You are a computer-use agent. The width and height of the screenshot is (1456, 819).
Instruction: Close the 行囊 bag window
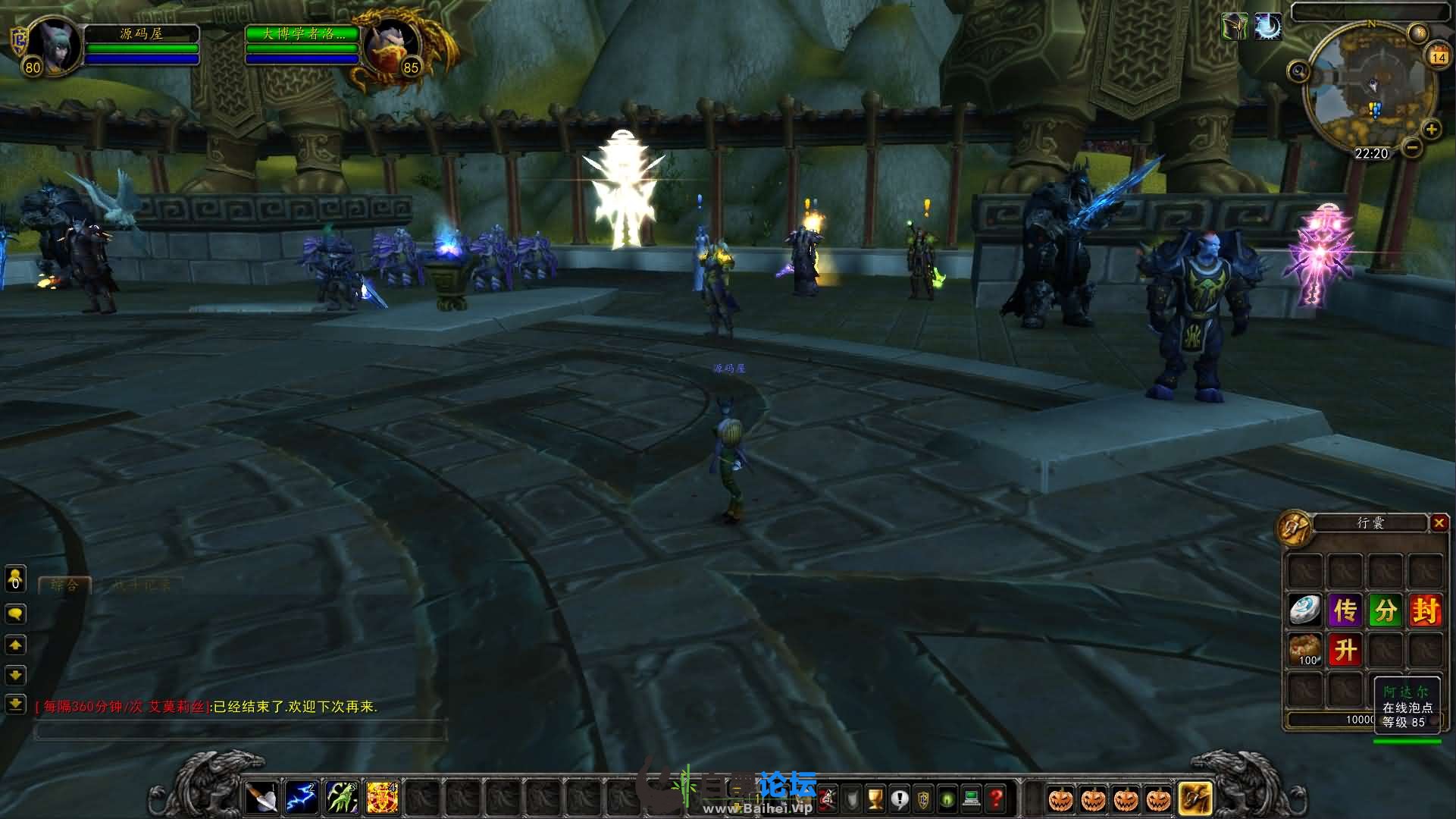(1439, 522)
